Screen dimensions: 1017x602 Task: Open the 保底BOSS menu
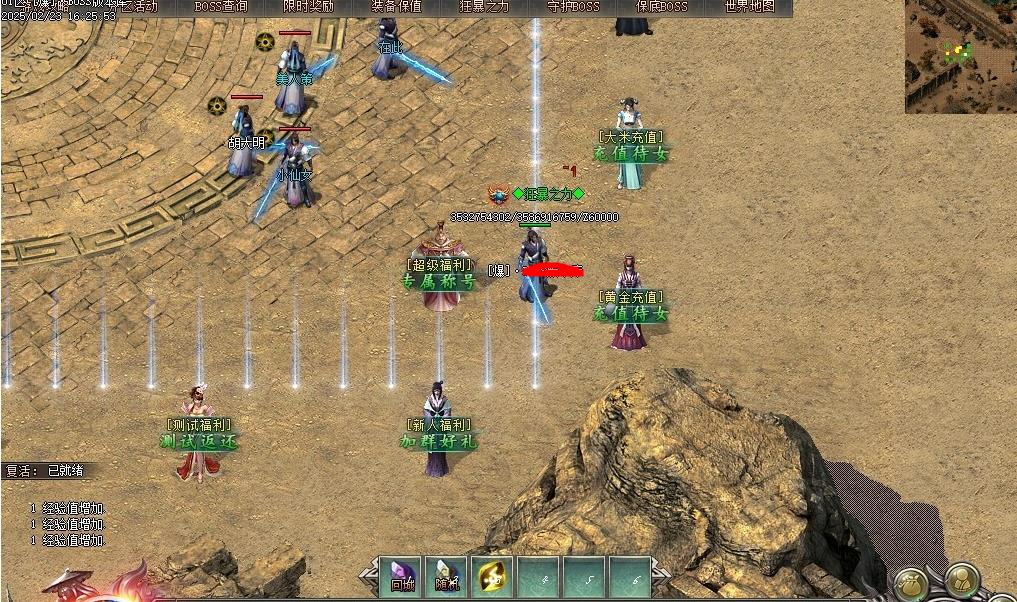(x=661, y=7)
